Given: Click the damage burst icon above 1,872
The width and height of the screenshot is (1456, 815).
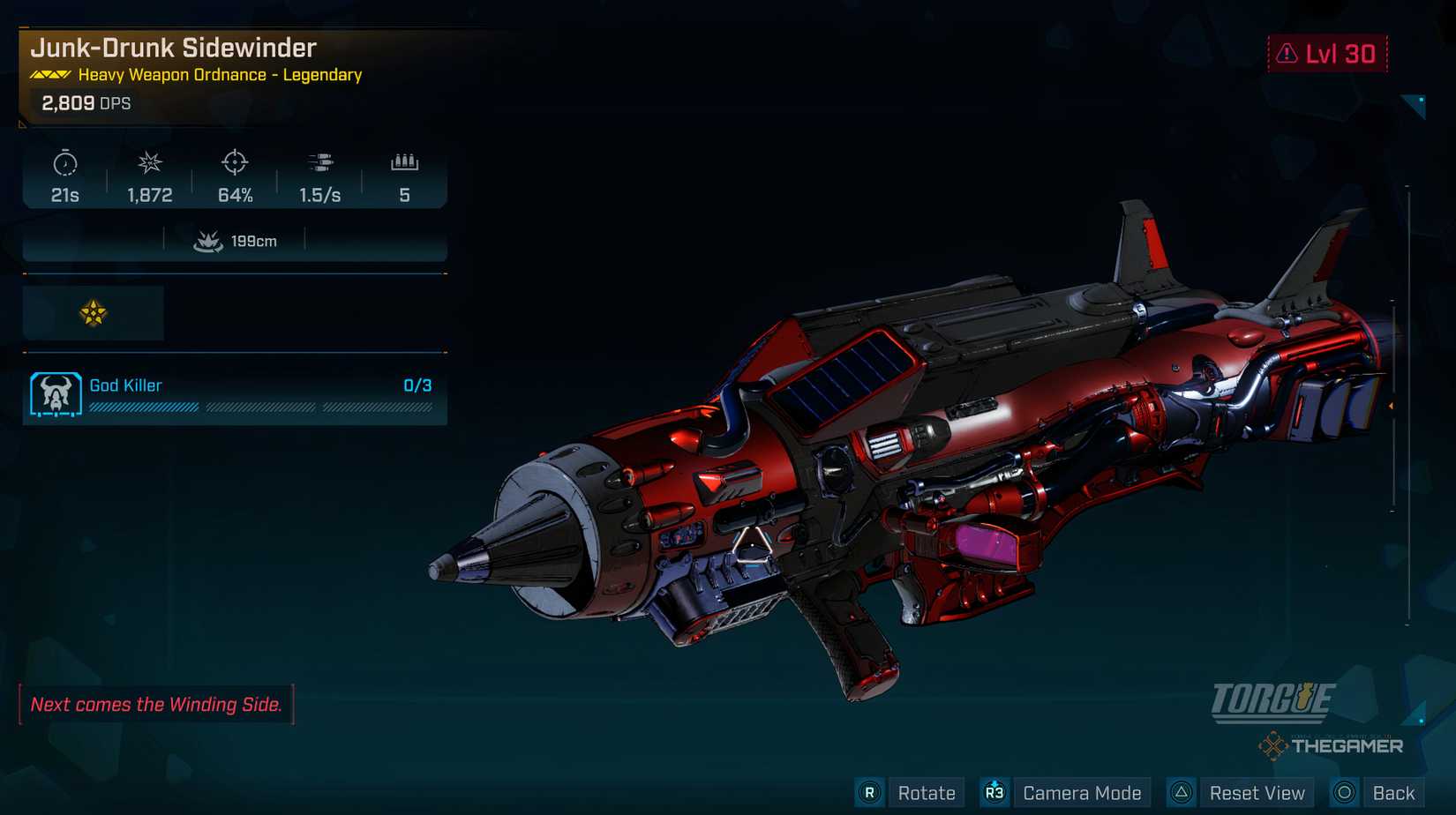Looking at the screenshot, I should 150,164.
